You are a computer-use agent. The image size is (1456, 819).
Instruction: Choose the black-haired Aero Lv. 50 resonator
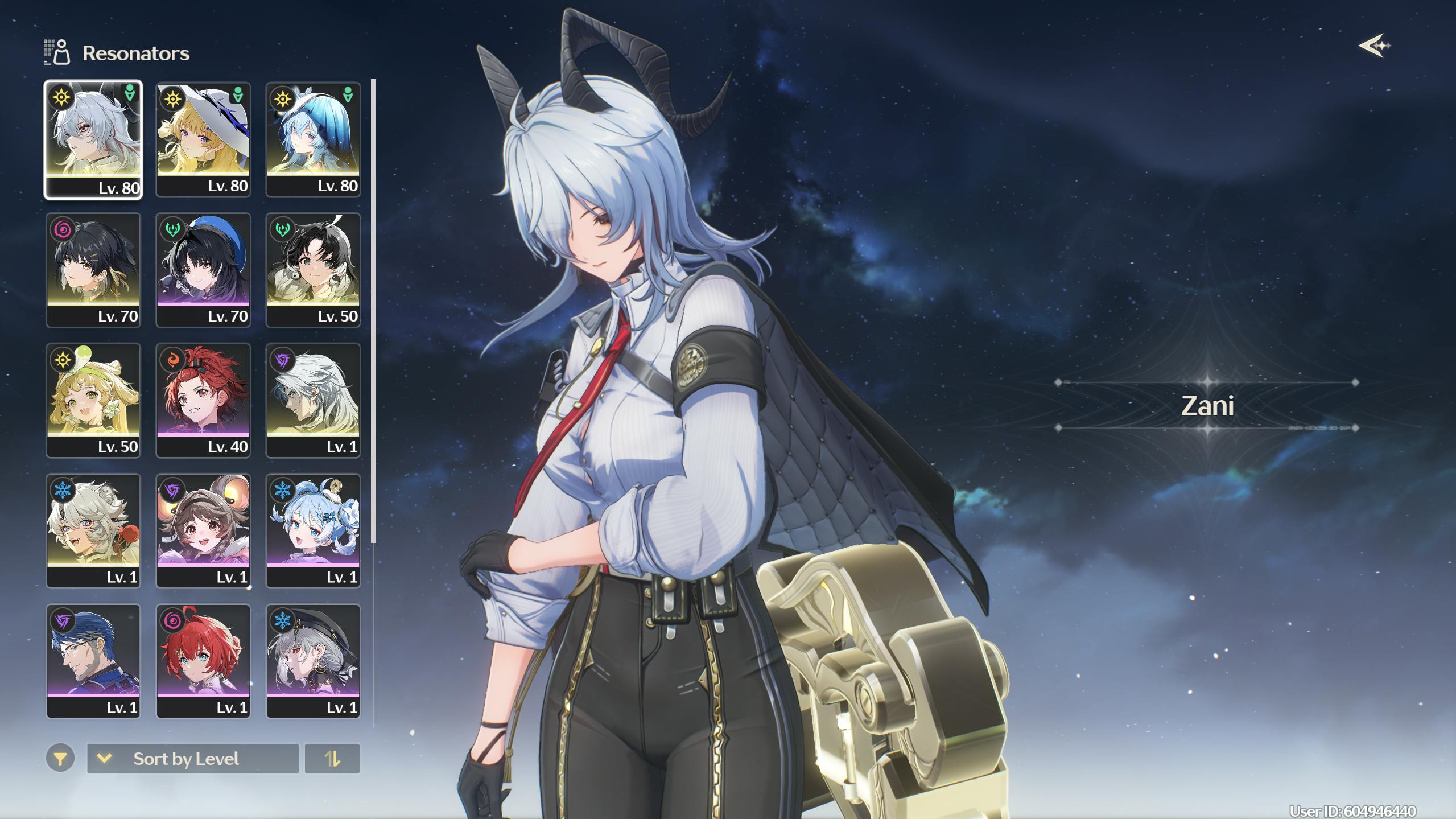coord(313,270)
